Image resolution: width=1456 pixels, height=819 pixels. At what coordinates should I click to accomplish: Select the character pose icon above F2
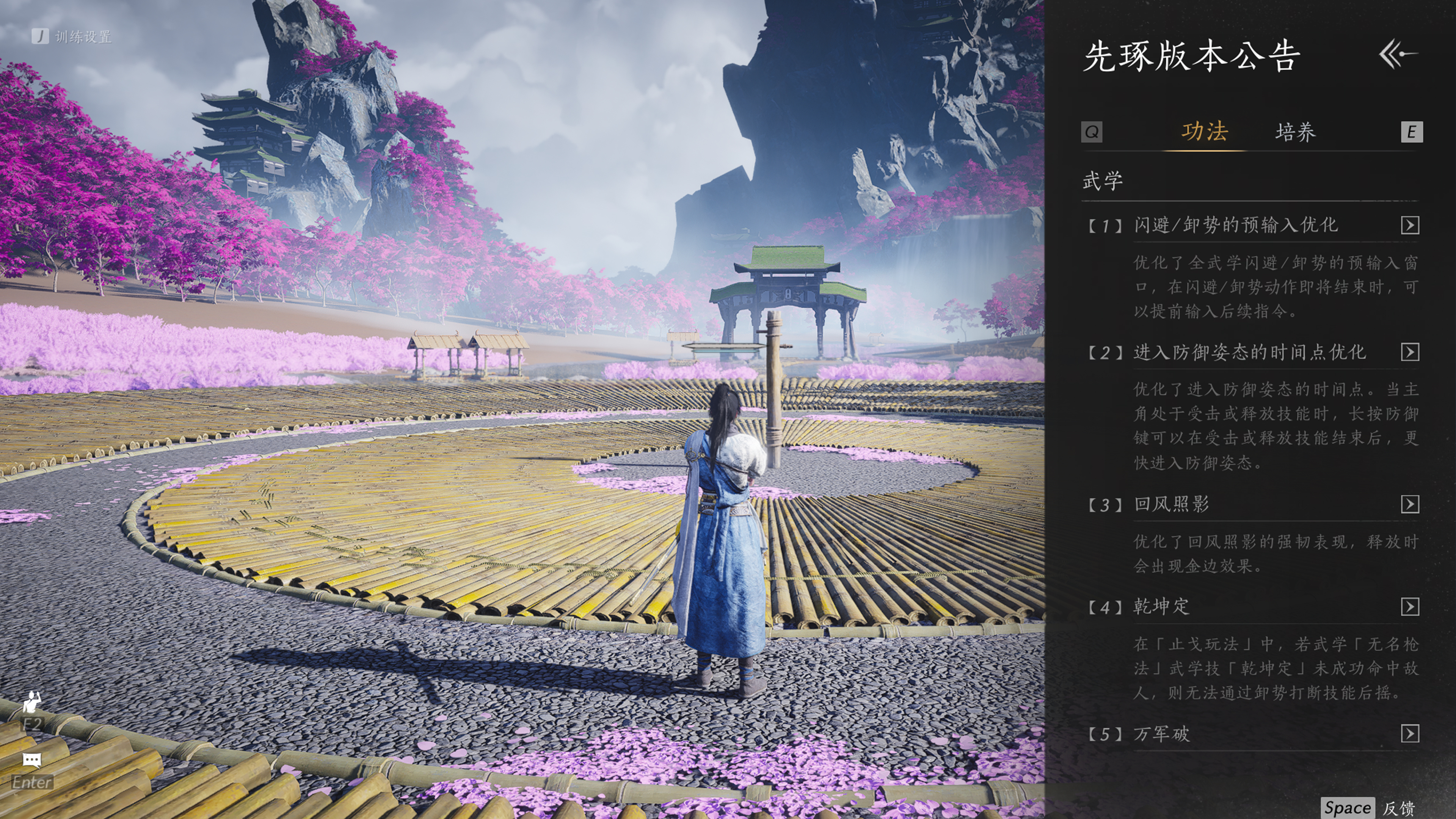click(x=31, y=702)
